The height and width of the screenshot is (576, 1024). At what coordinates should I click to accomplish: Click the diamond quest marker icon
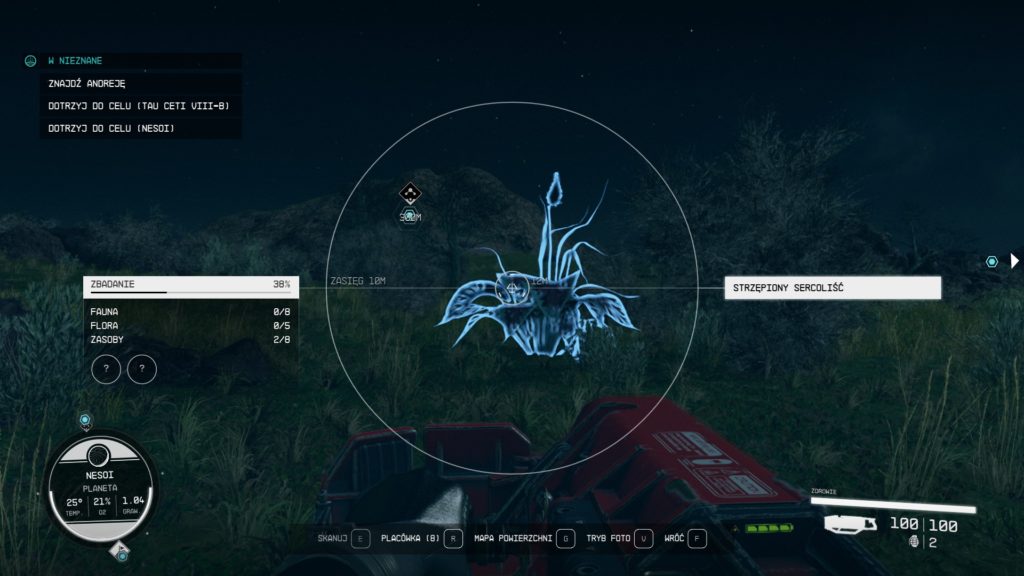pos(410,191)
